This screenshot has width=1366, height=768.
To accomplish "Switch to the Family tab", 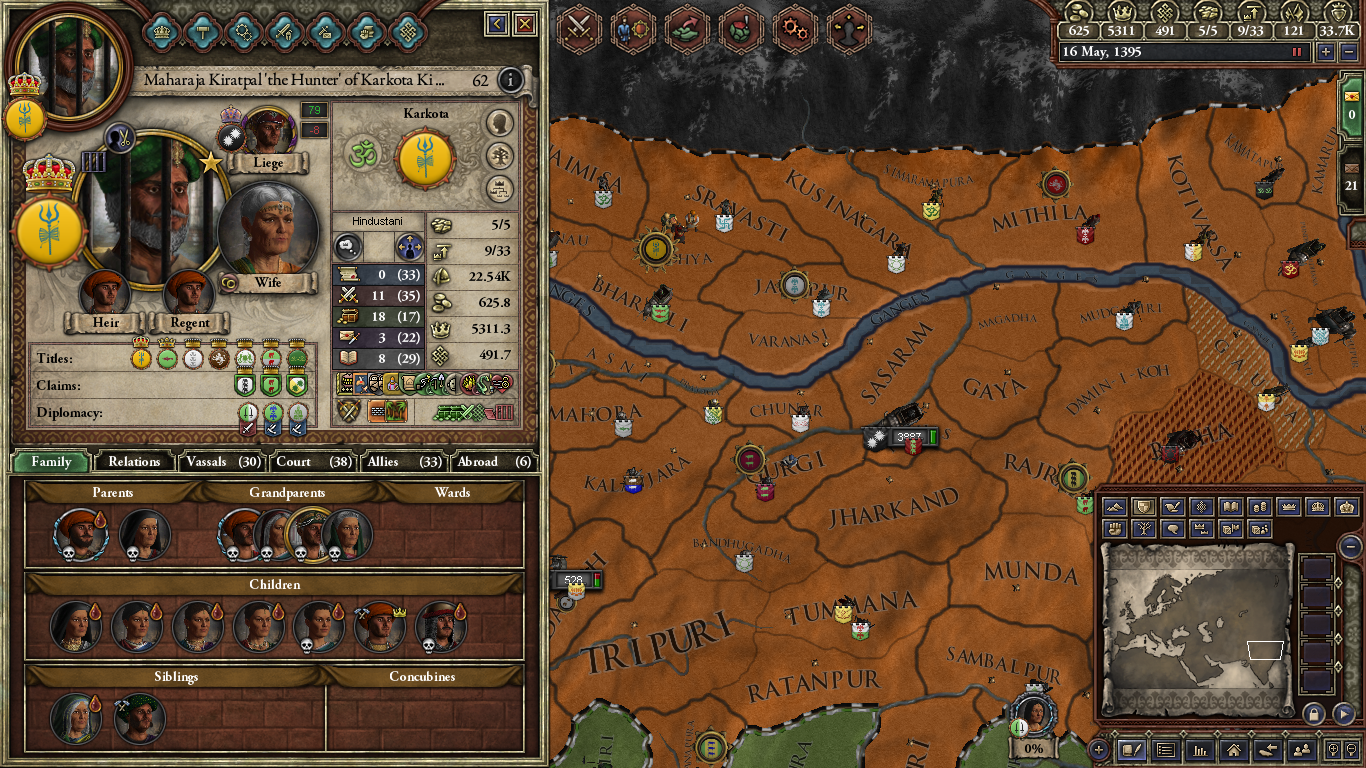I will pyautogui.click(x=51, y=461).
